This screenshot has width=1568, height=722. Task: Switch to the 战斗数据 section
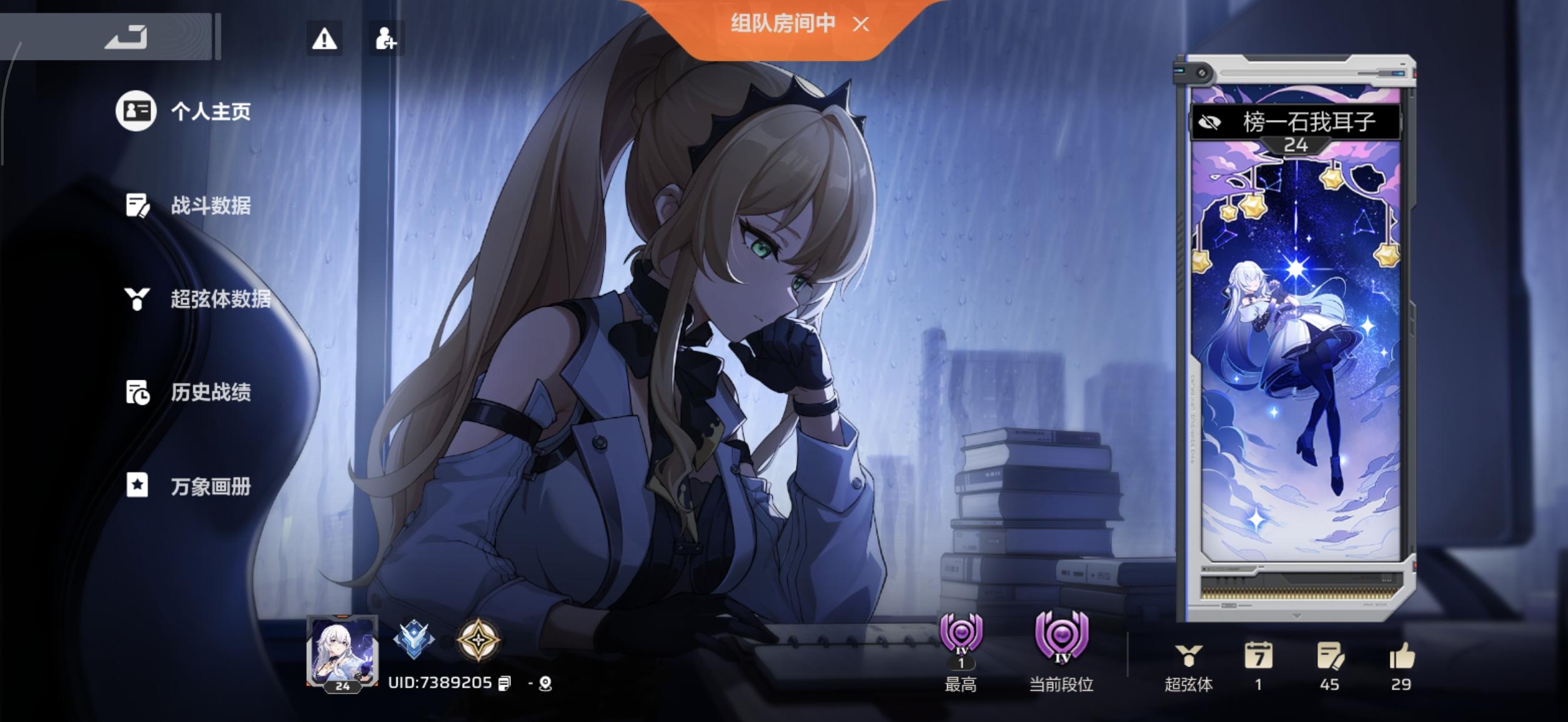[x=212, y=207]
